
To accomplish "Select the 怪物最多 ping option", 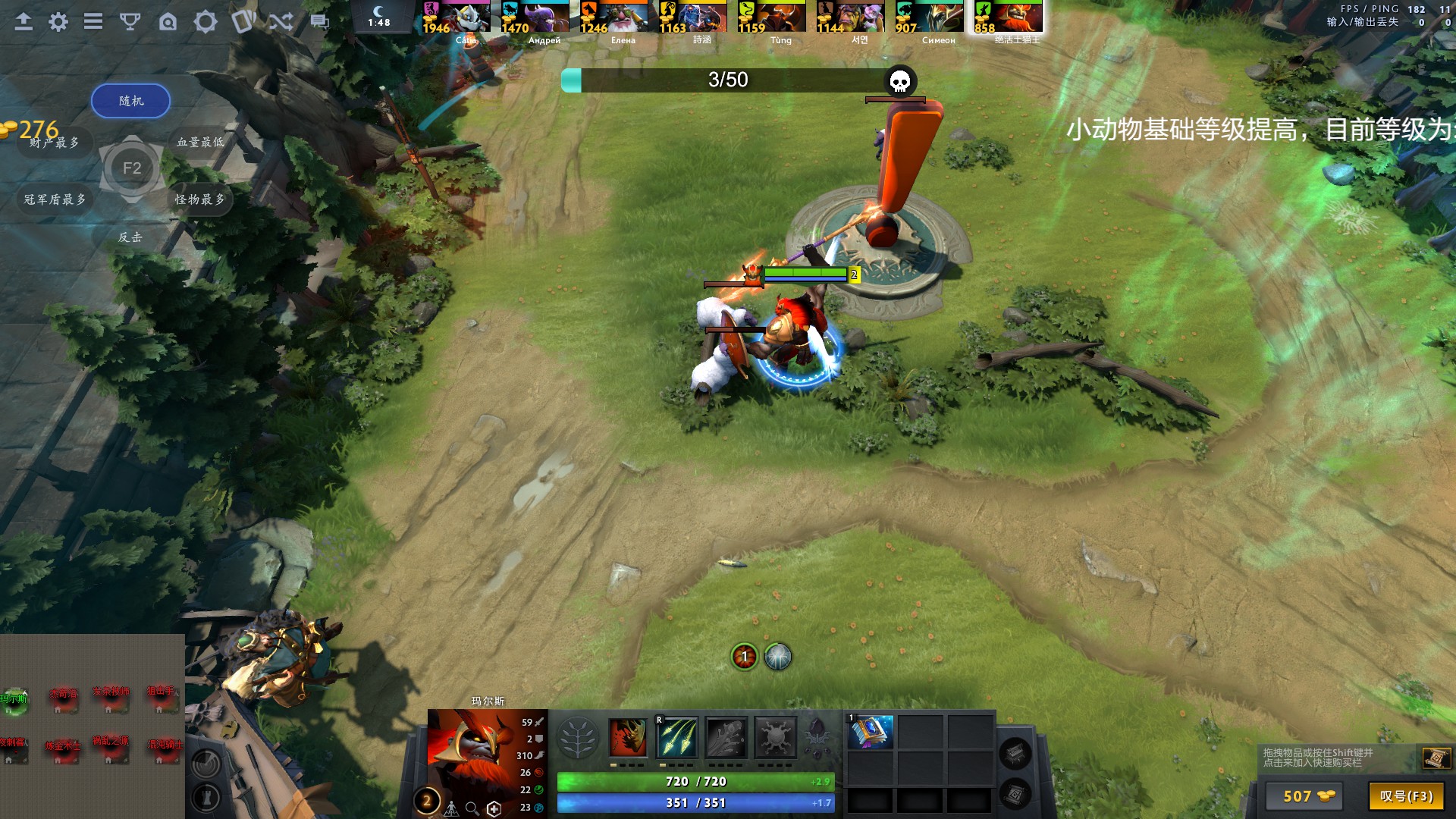I will pyautogui.click(x=201, y=199).
